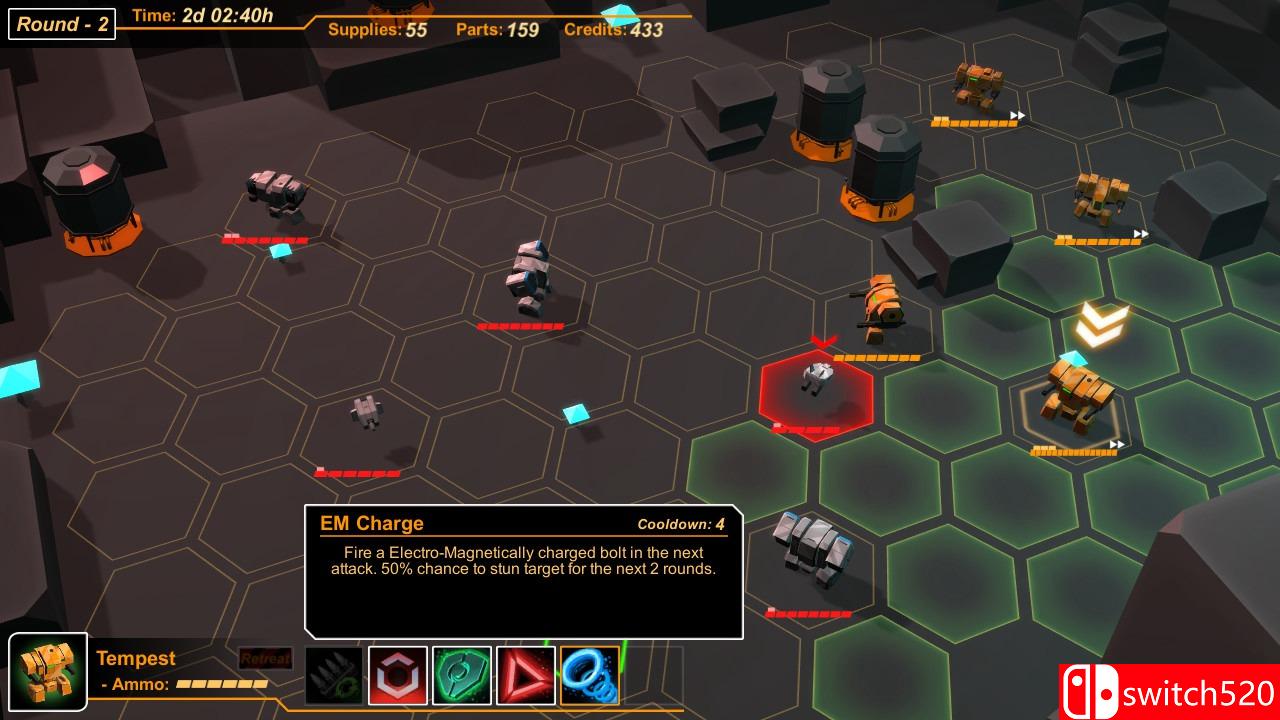The width and height of the screenshot is (1280, 720).
Task: Select the EM Charge ability icon
Action: click(x=590, y=676)
